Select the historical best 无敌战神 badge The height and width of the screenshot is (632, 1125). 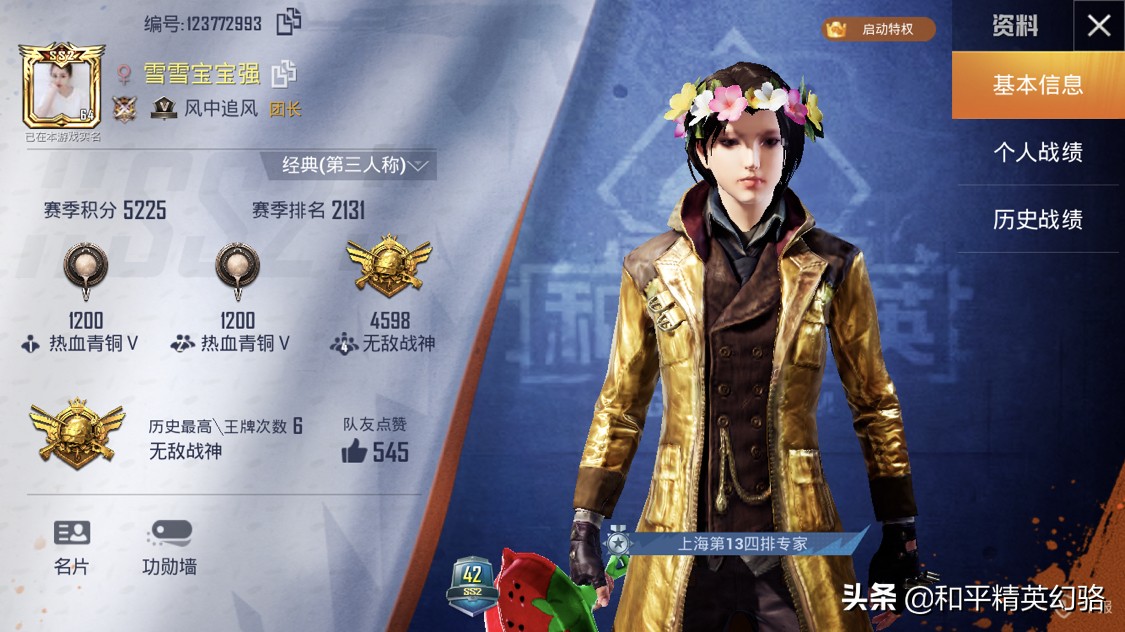(x=77, y=432)
